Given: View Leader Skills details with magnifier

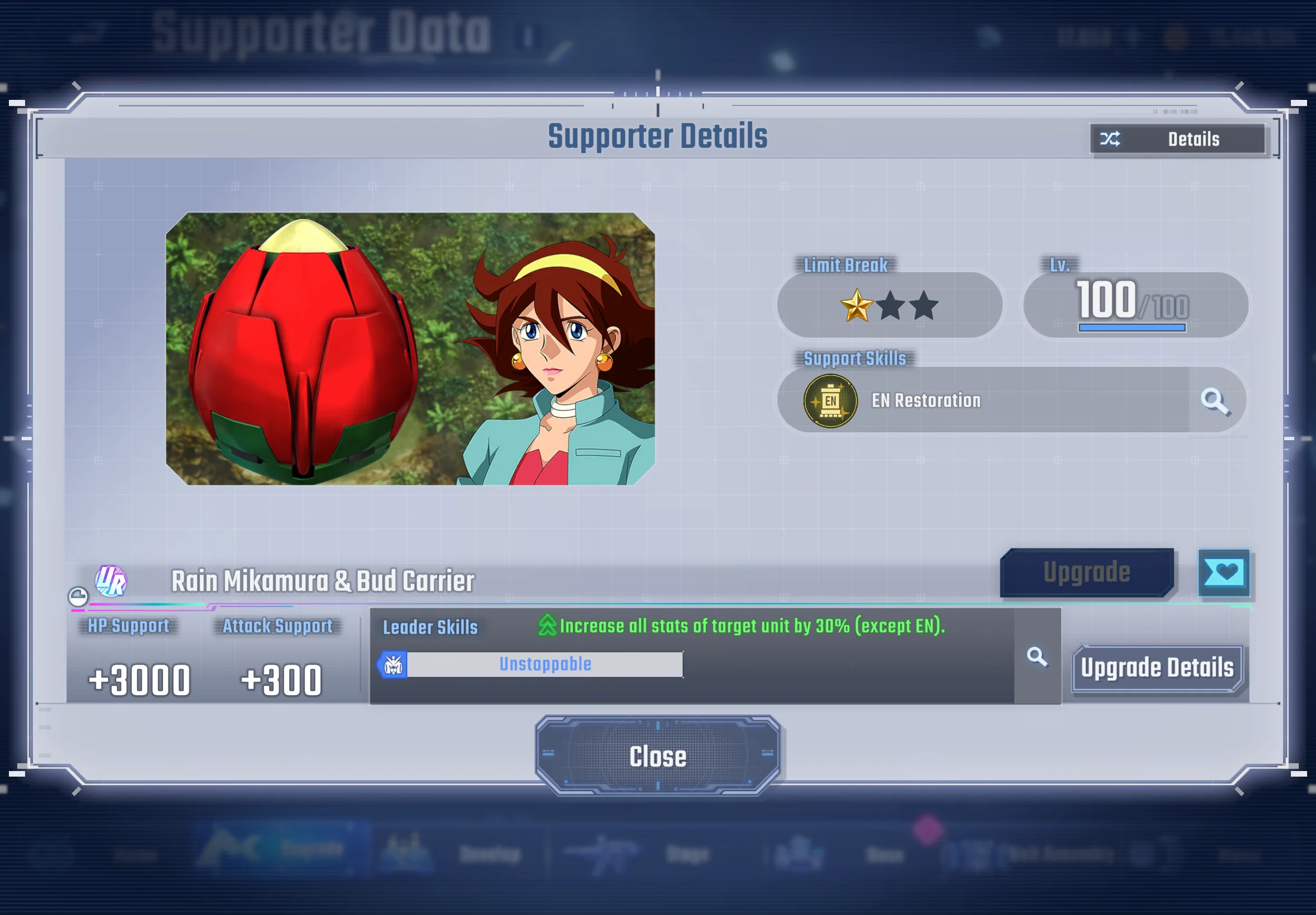Looking at the screenshot, I should tap(1037, 657).
